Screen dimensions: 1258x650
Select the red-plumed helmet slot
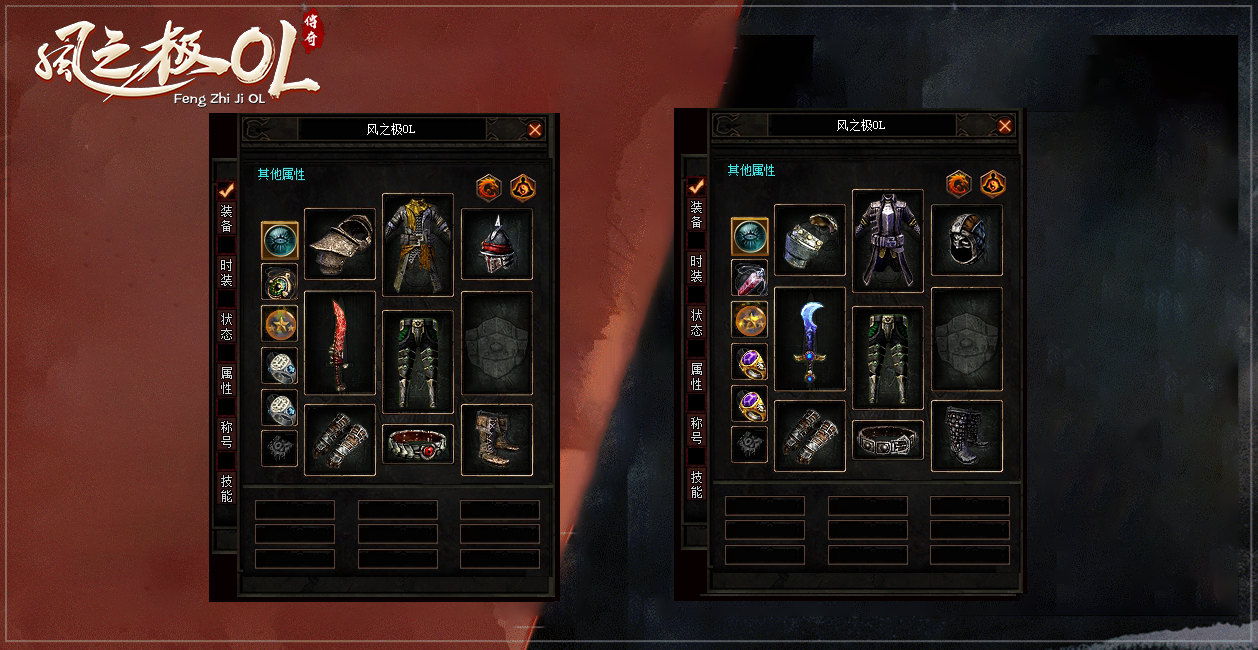click(497, 244)
